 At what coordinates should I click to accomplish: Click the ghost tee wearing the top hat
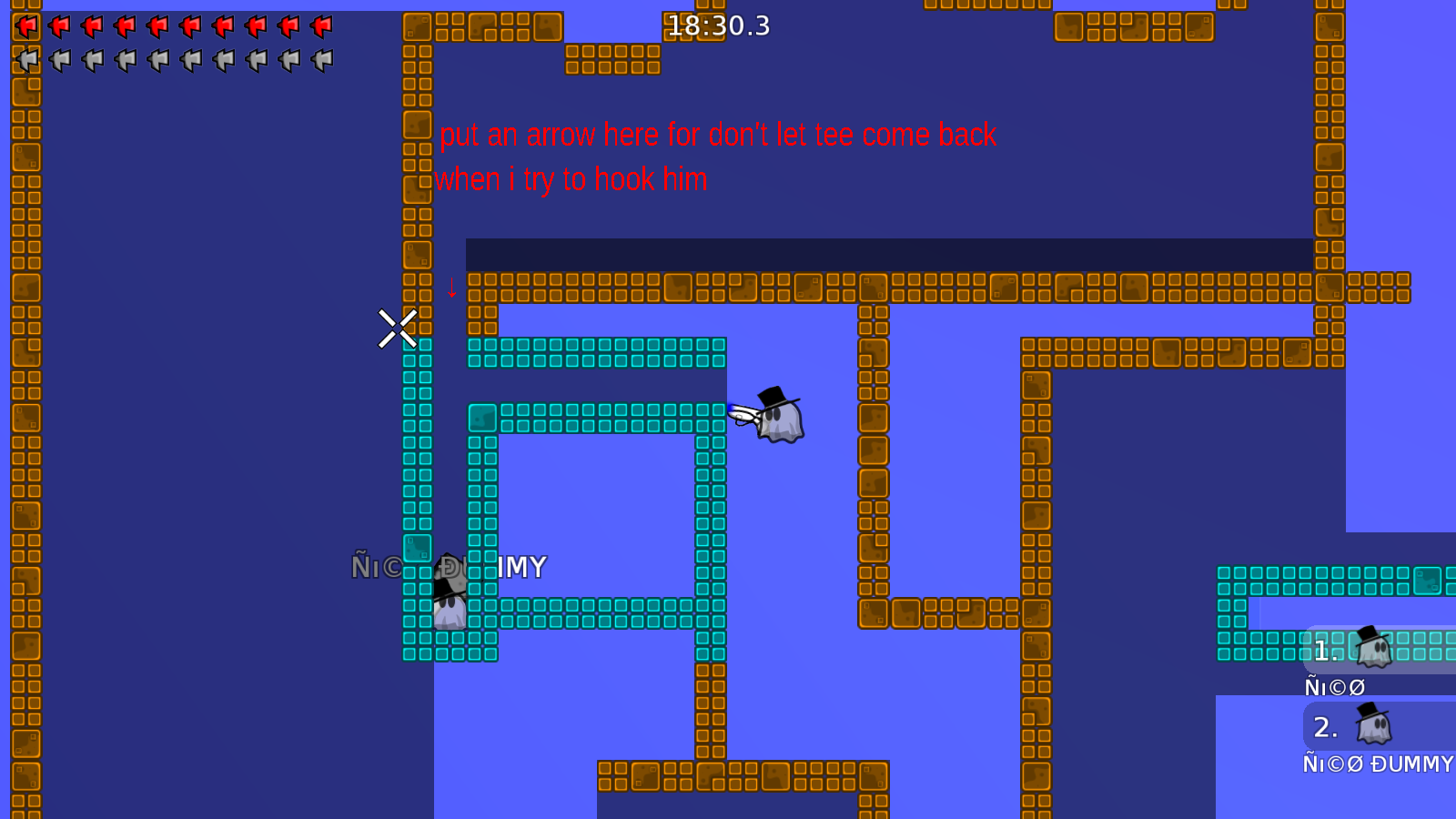(780, 420)
